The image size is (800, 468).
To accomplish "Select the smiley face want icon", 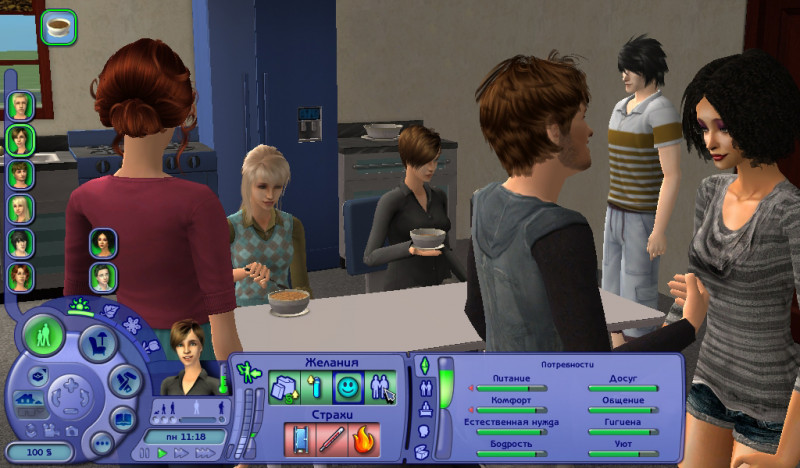I will click(346, 387).
